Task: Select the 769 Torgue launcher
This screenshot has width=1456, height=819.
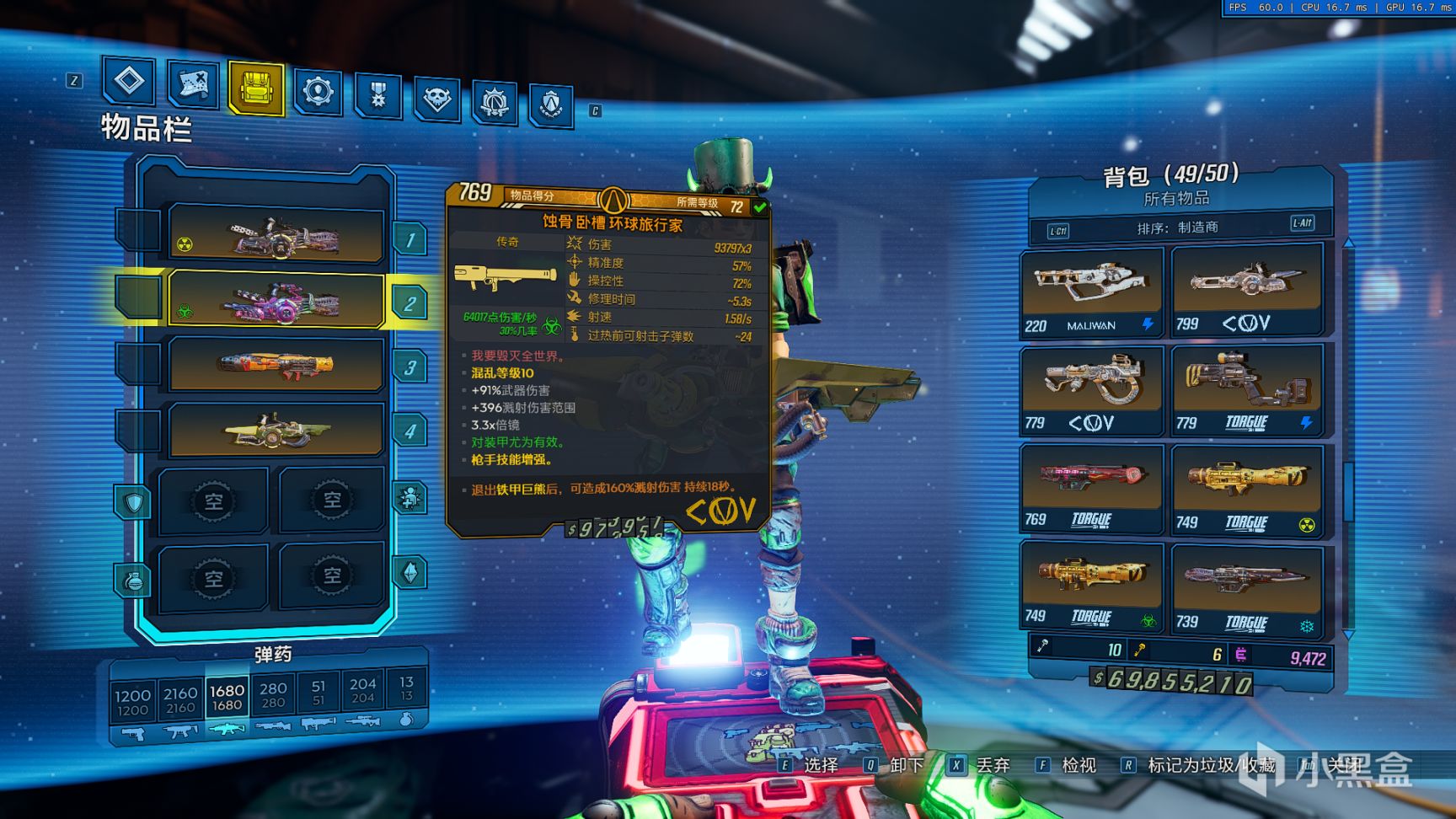Action: (1091, 488)
